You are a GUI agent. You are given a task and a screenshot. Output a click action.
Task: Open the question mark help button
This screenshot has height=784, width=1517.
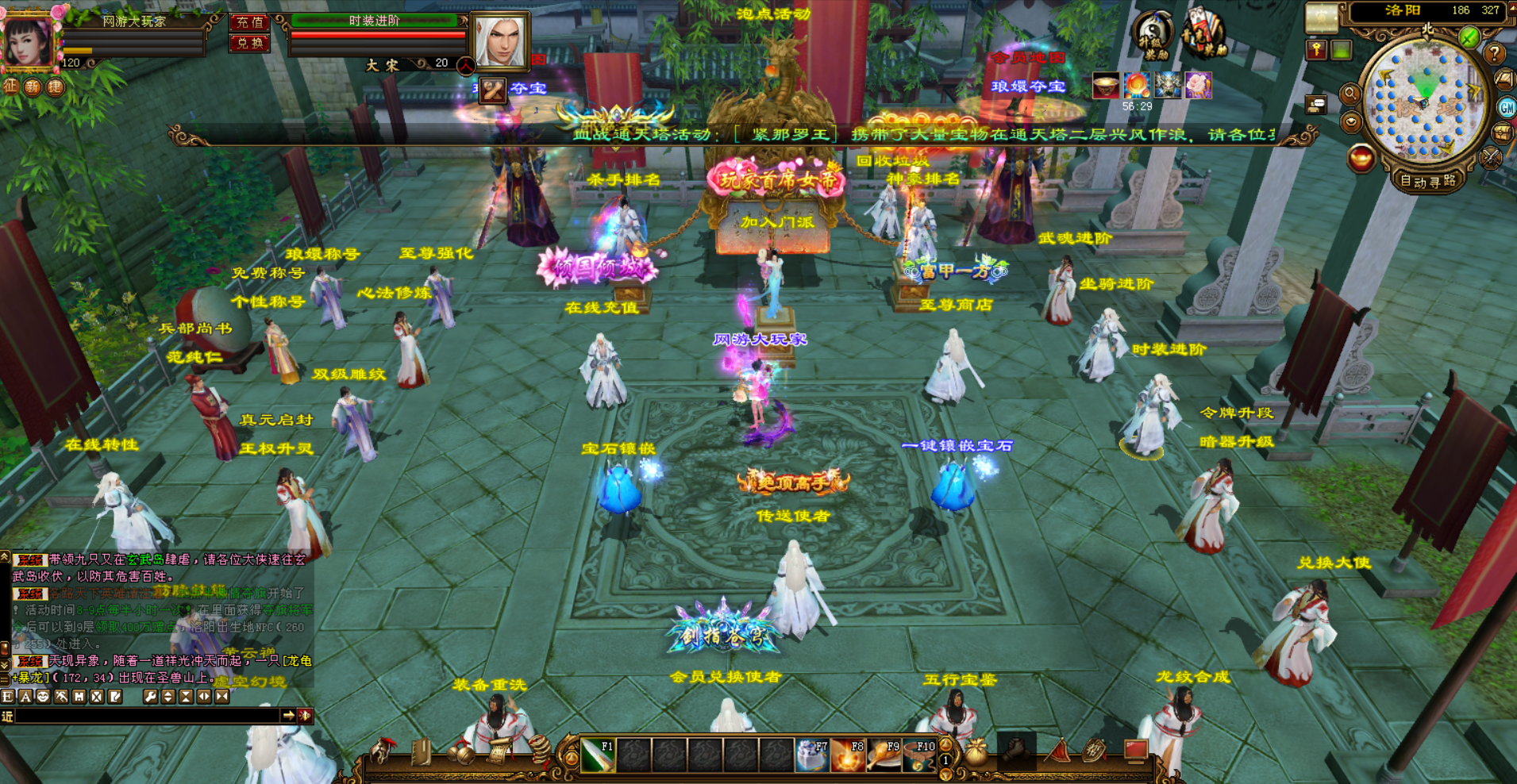[1494, 53]
